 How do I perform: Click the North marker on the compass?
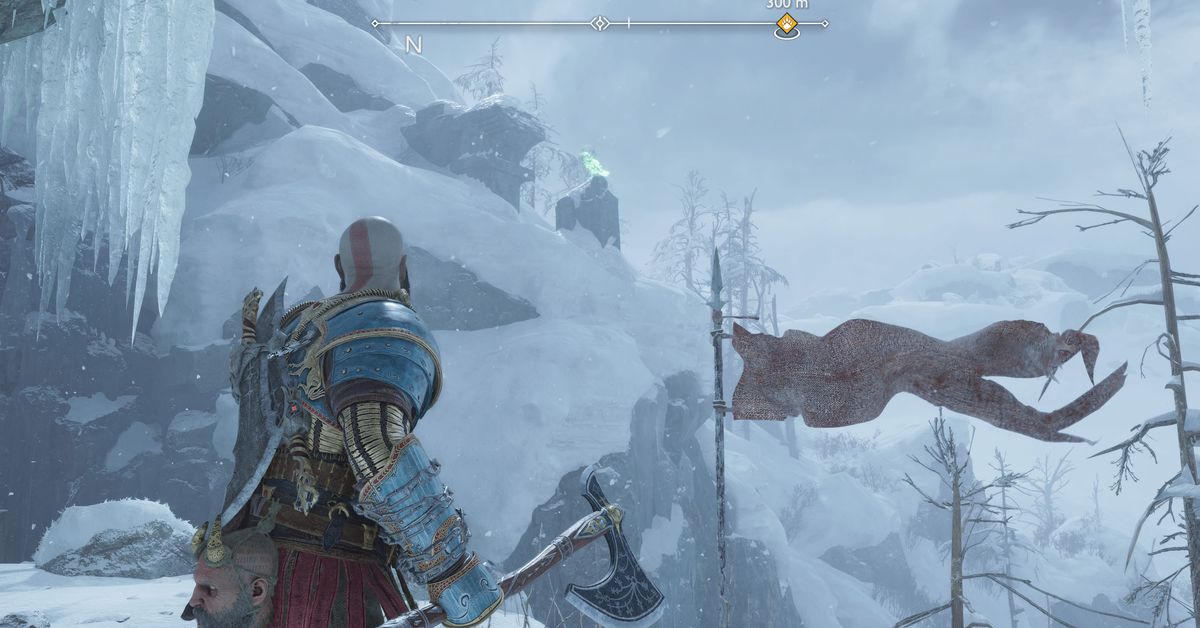pos(413,44)
